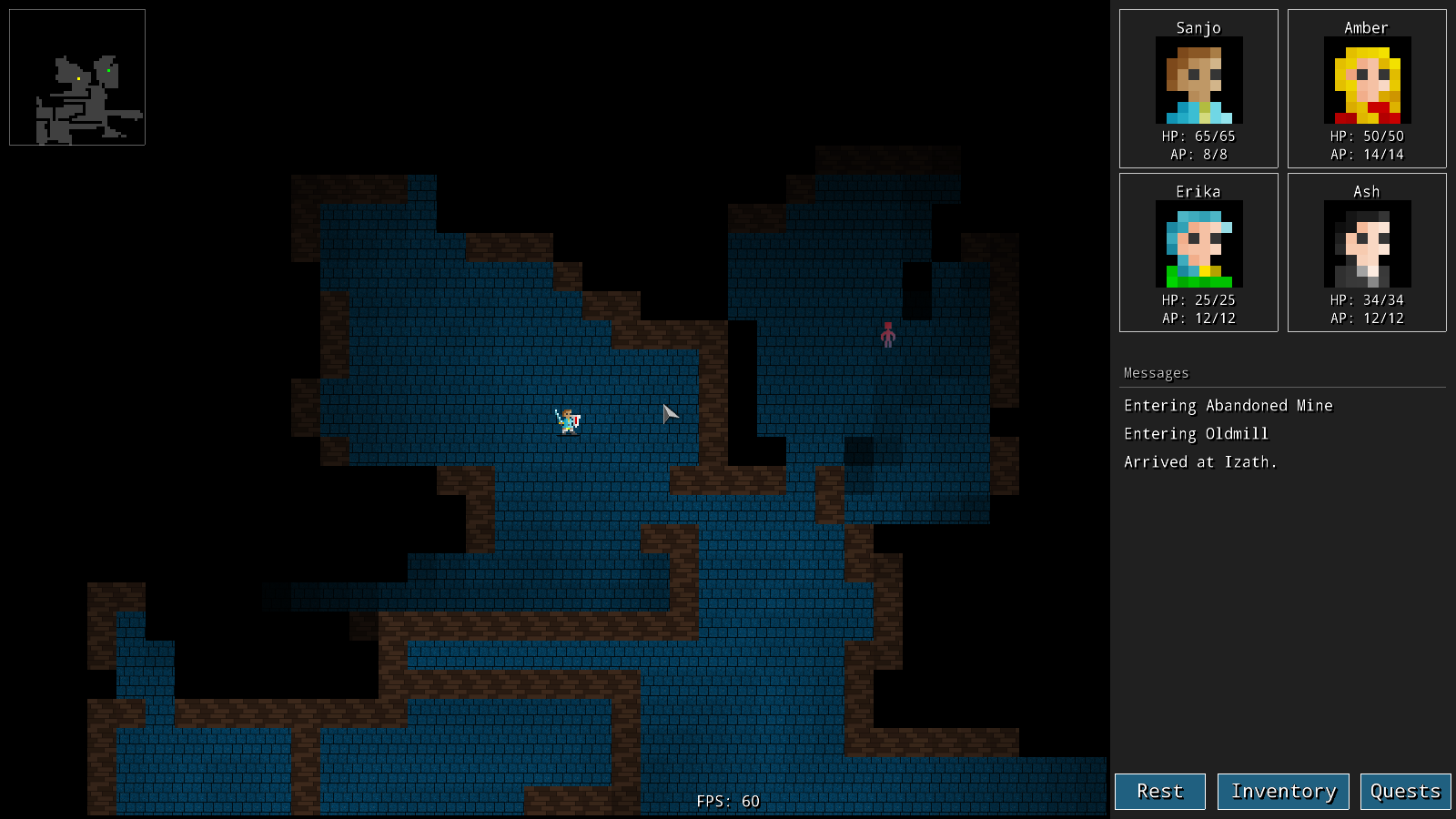Click the Rest button
1456x819 pixels.
pos(1159,791)
